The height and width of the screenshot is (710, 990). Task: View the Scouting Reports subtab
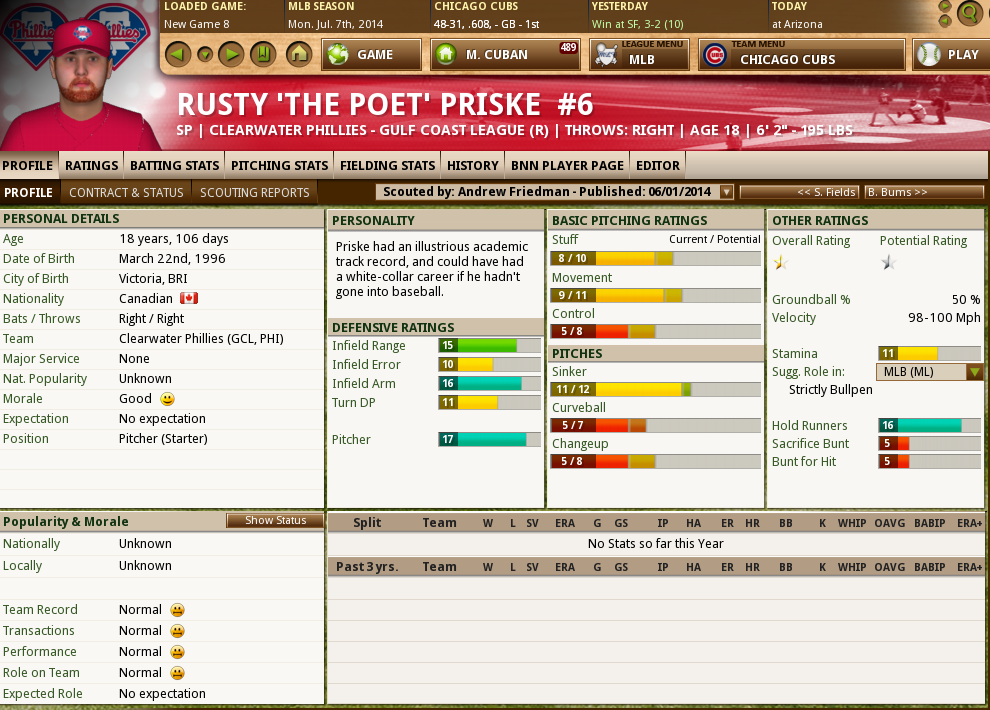(x=254, y=192)
